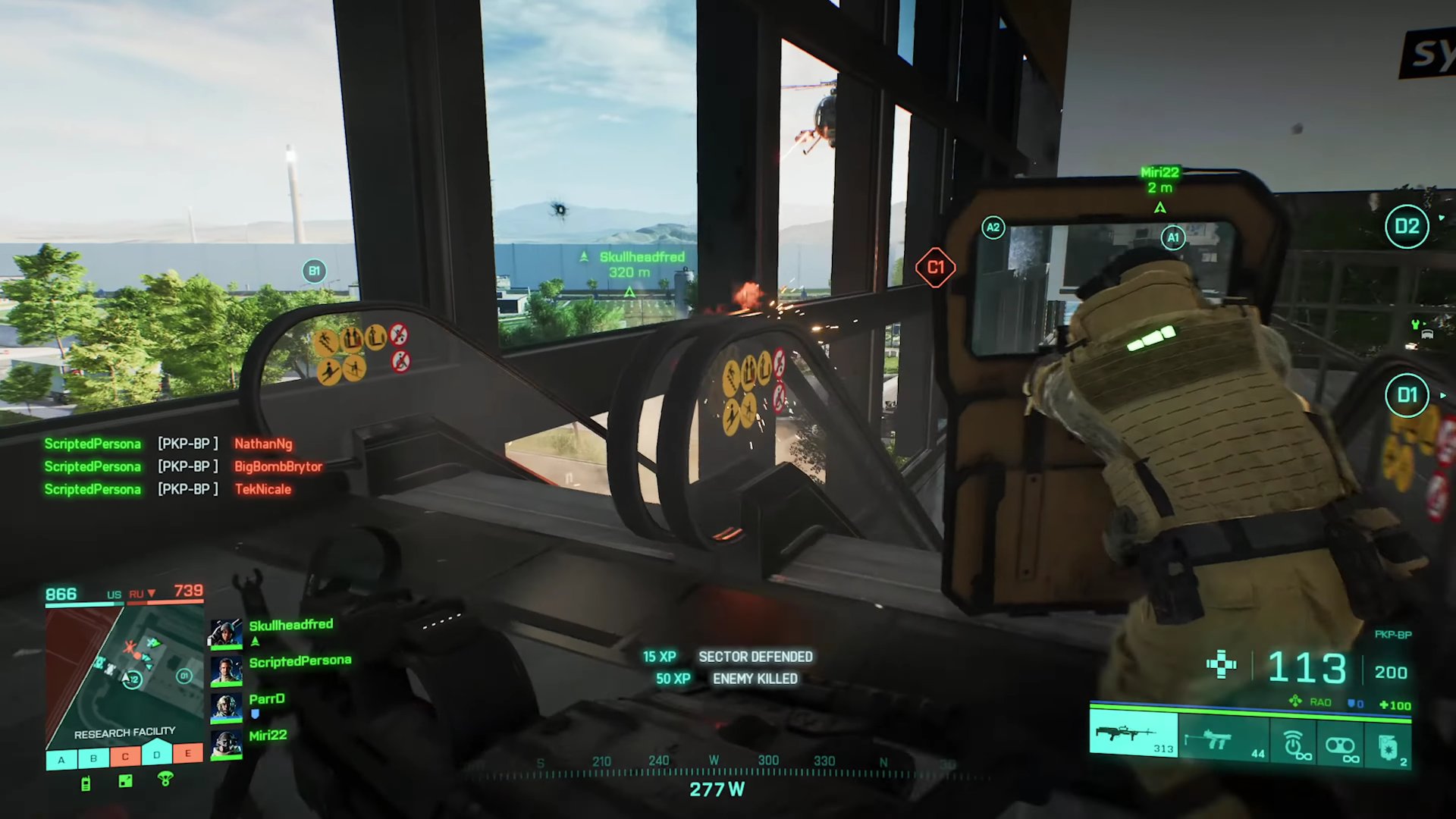Image resolution: width=1456 pixels, height=819 pixels.
Task: Select squad member ParrD's portrait
Action: coord(226,706)
